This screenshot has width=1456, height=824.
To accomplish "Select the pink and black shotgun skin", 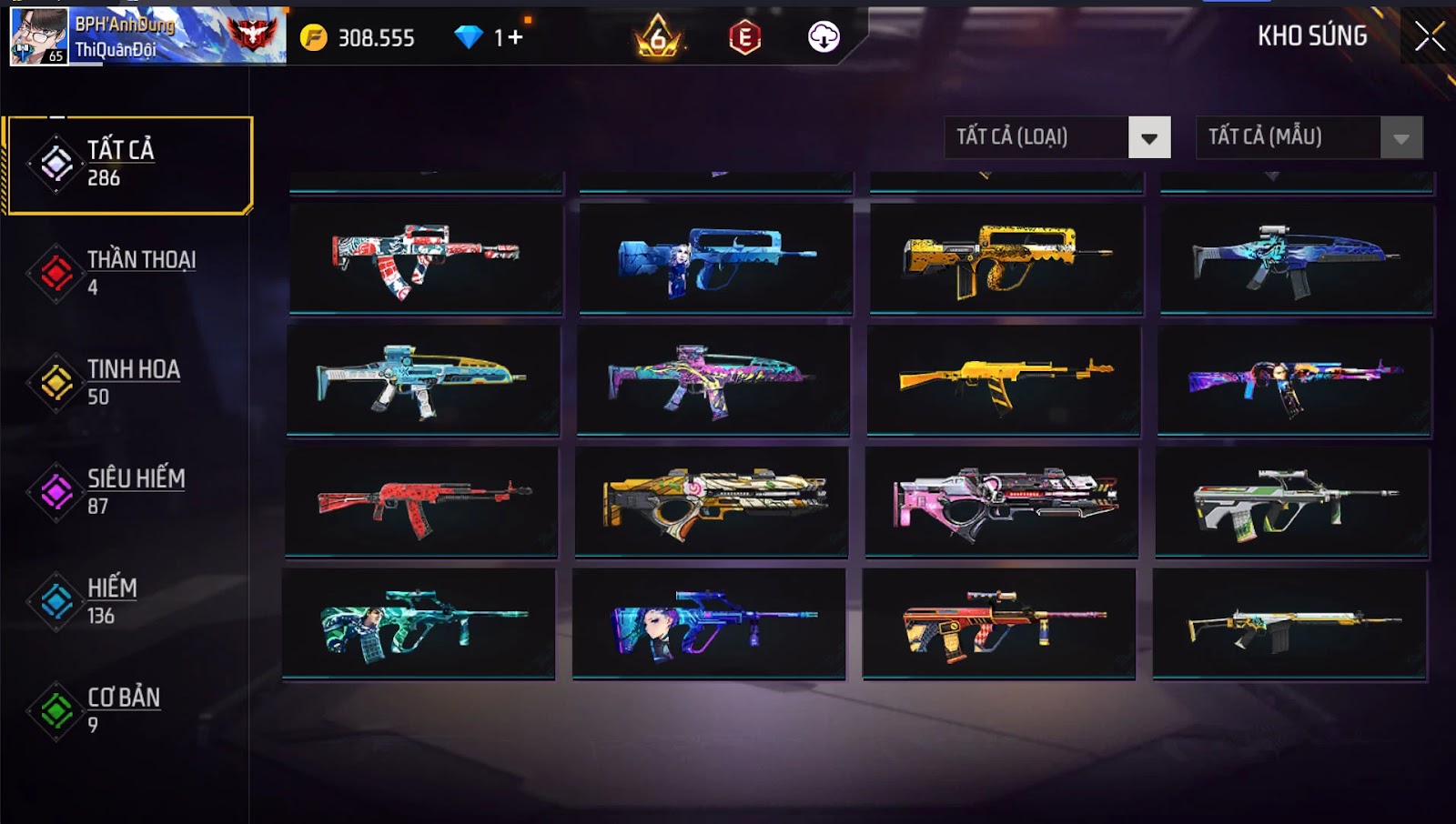I will click(x=1002, y=501).
